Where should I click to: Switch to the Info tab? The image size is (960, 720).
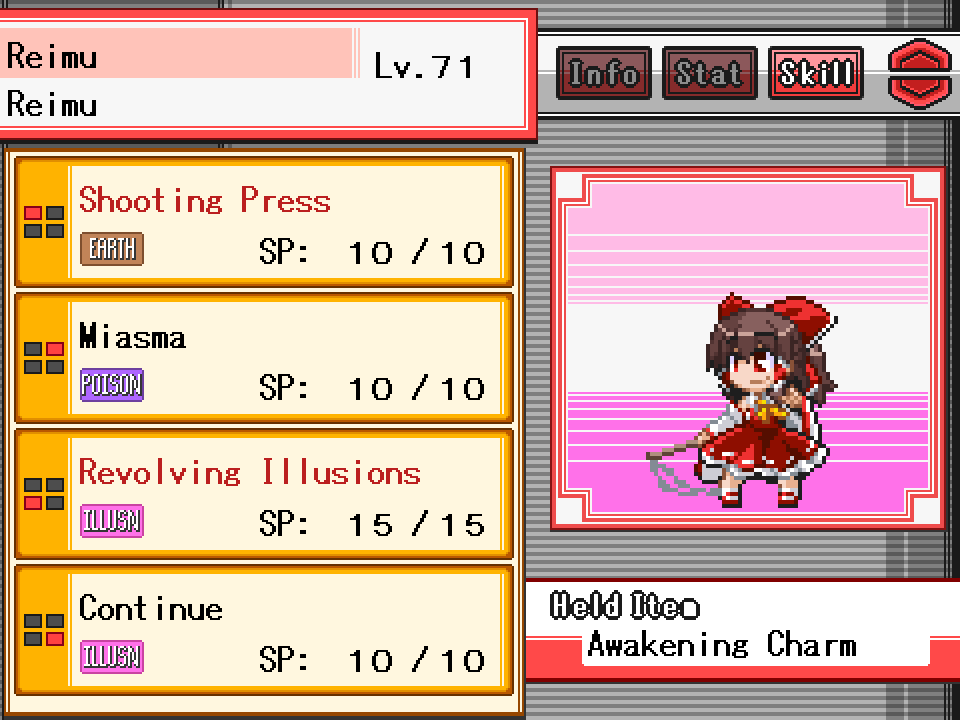(603, 73)
